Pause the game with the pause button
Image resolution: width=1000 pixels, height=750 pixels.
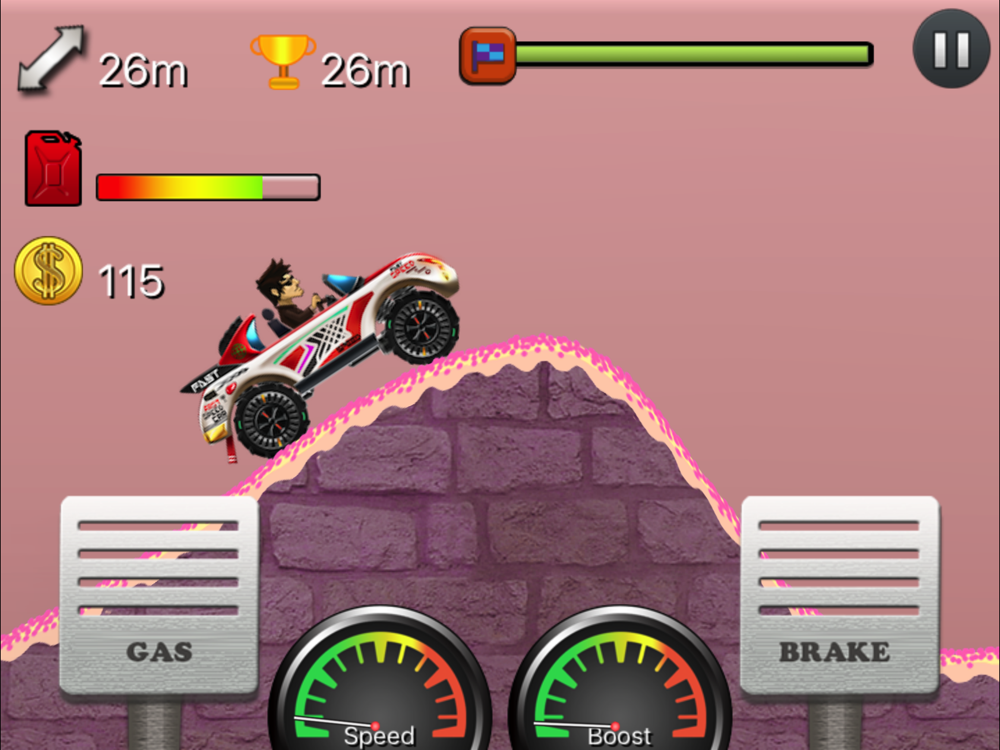coord(951,48)
